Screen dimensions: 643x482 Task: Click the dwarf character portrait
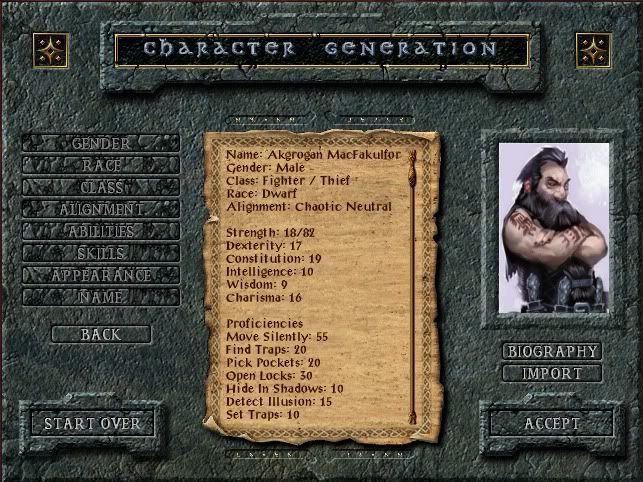[553, 227]
